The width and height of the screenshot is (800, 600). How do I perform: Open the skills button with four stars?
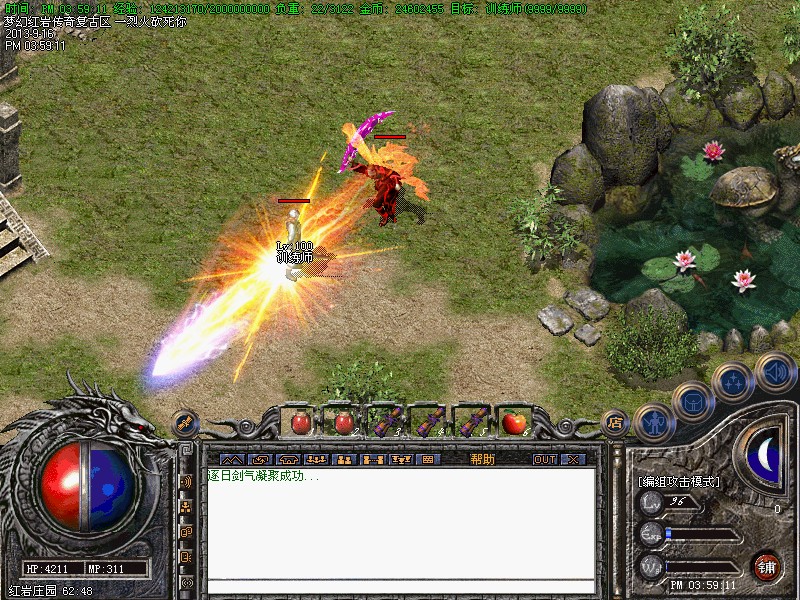(733, 382)
